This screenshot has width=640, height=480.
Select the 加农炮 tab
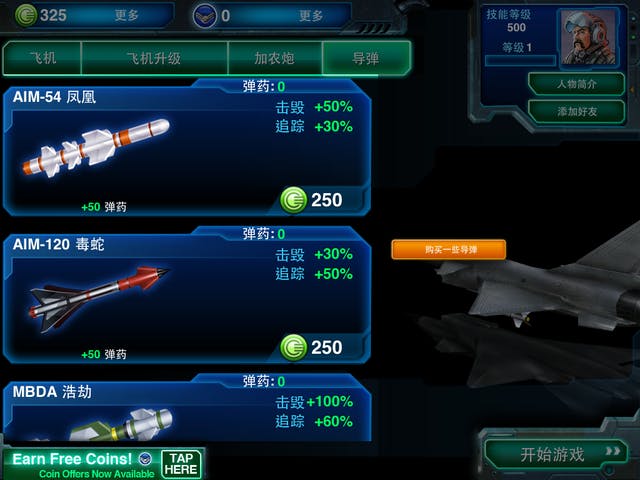[275, 59]
